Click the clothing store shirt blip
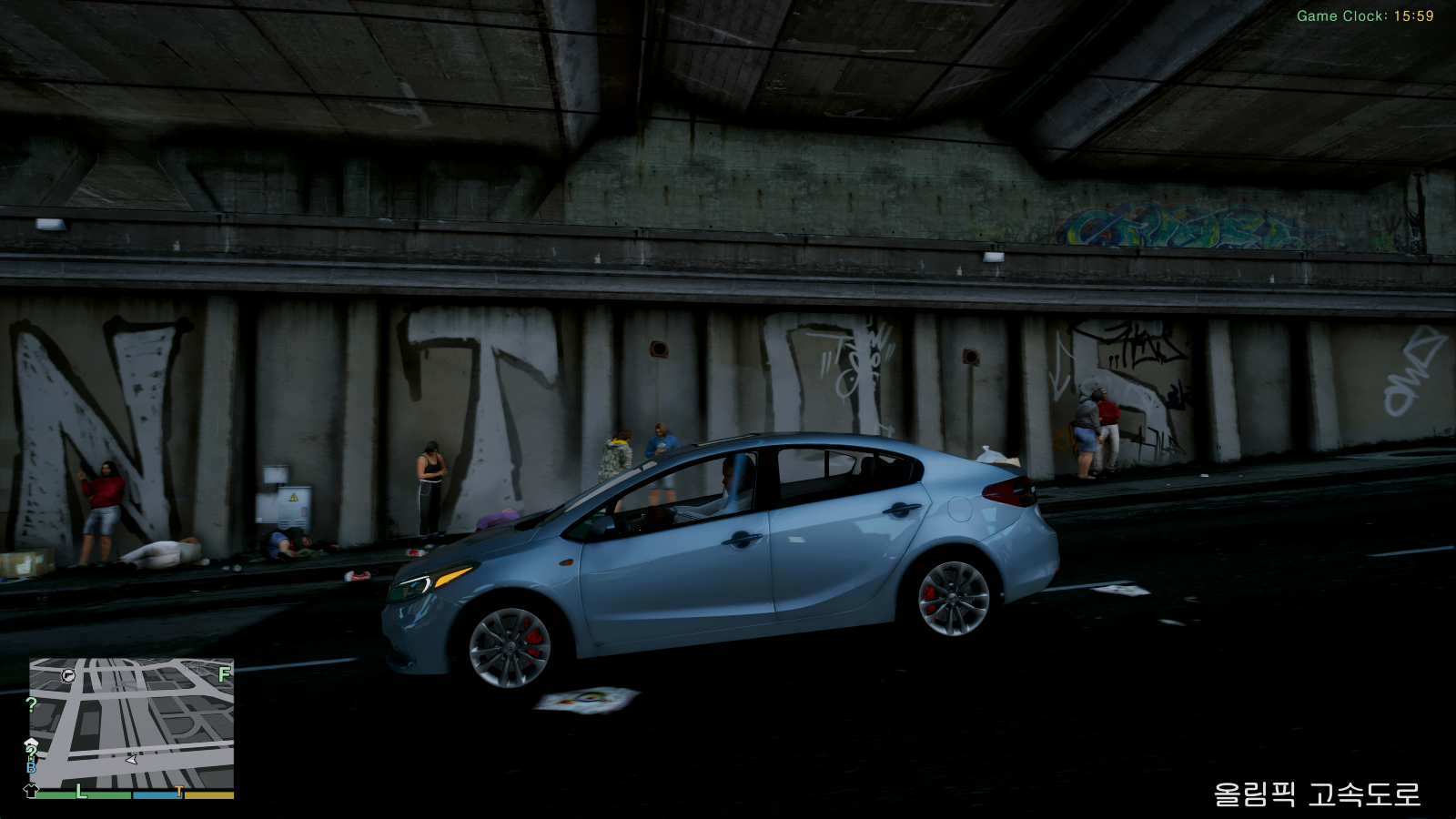The image size is (1456, 819). coord(31,790)
